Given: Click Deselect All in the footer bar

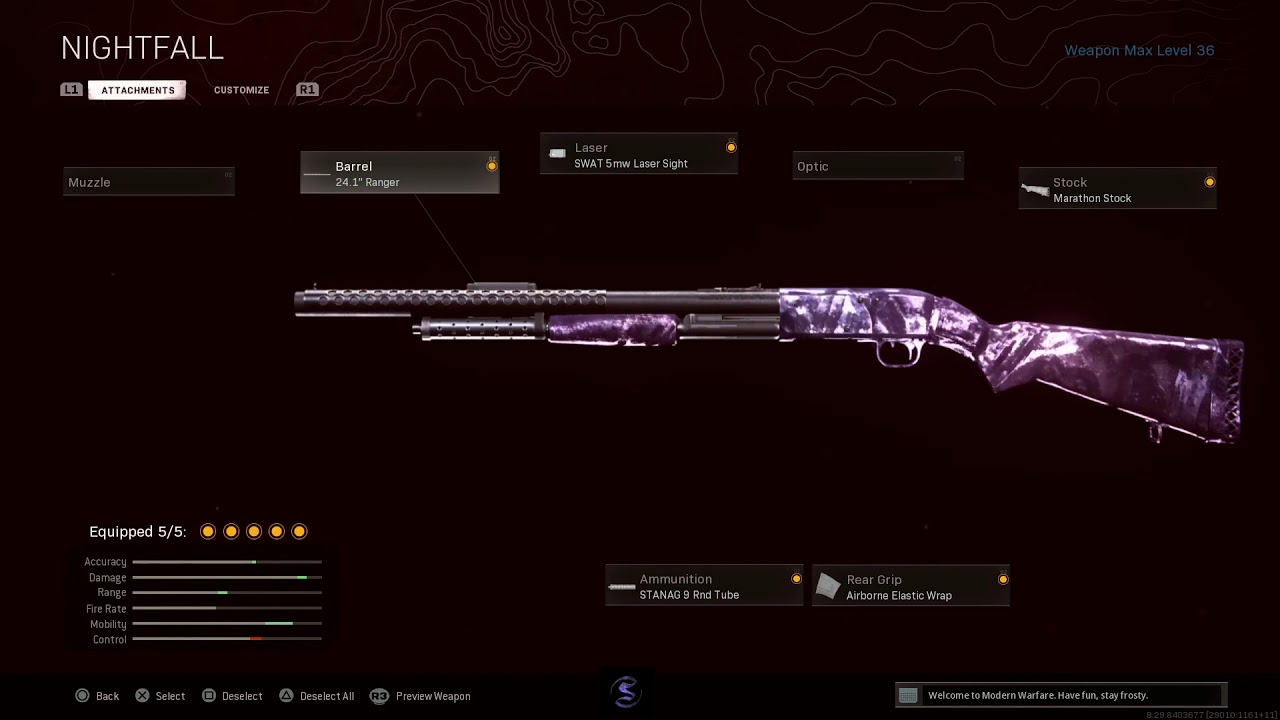Looking at the screenshot, I should coord(316,696).
